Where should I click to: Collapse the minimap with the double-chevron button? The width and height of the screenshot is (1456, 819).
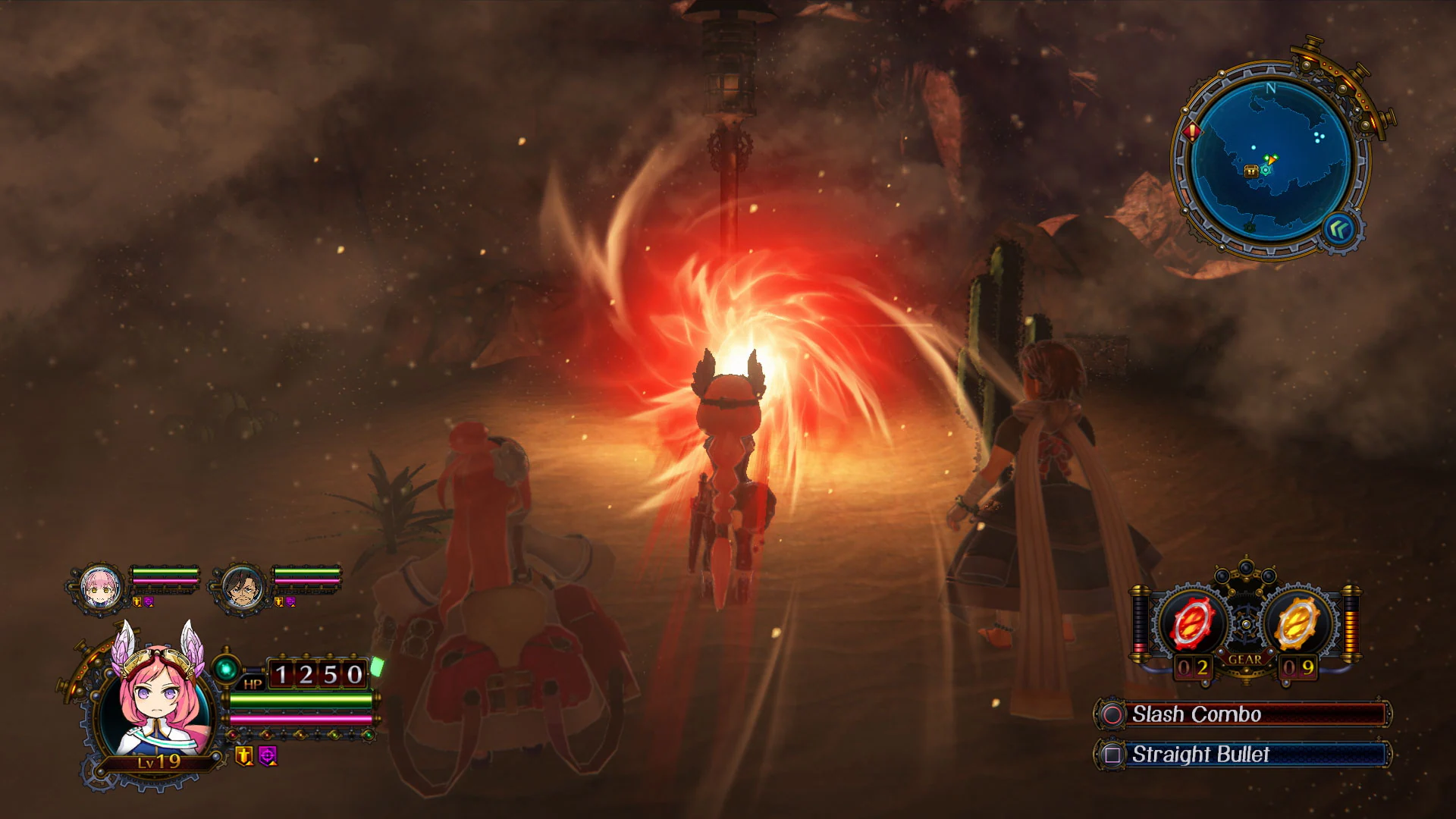click(1339, 231)
